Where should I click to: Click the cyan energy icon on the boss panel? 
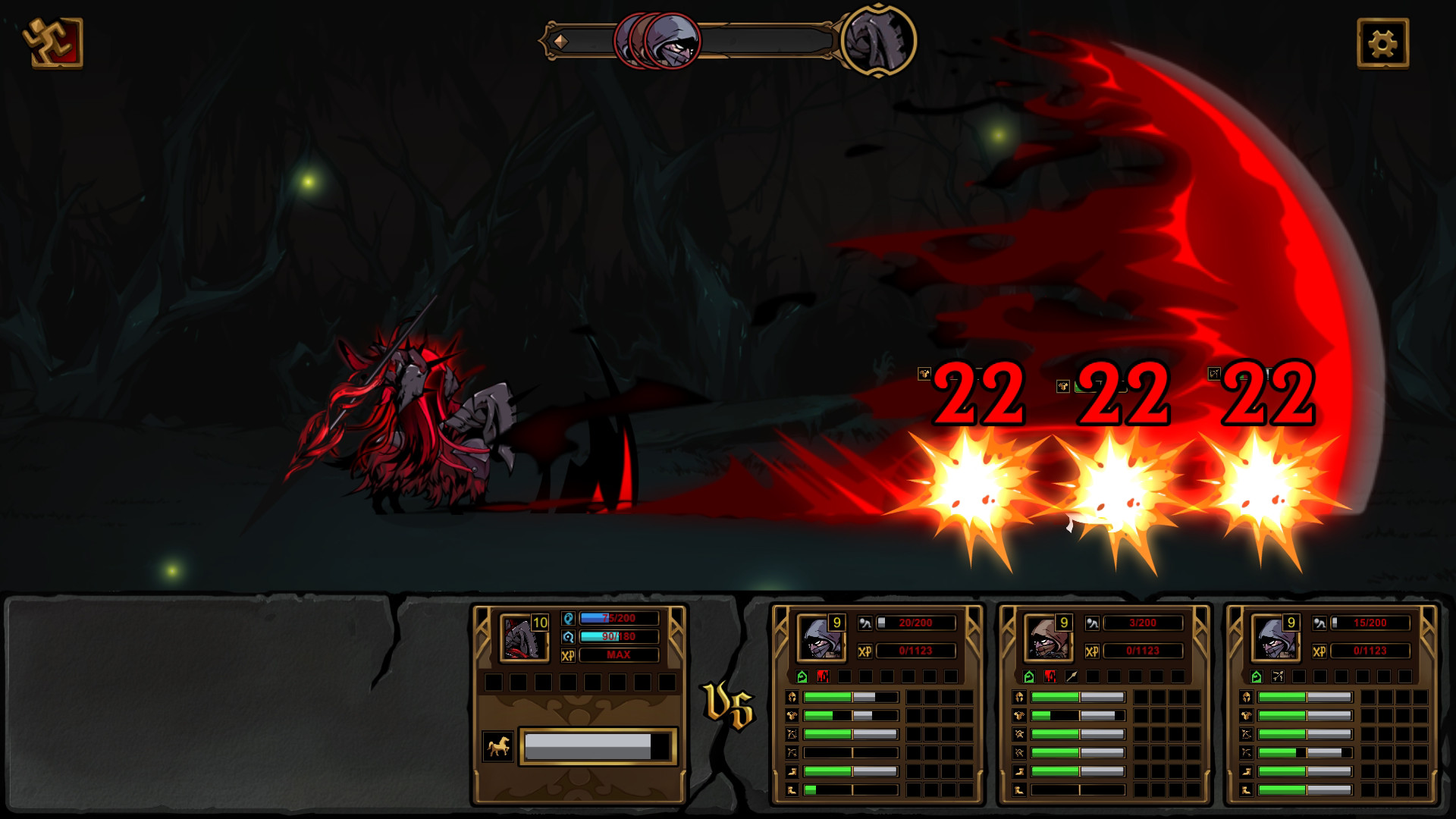coord(568,637)
